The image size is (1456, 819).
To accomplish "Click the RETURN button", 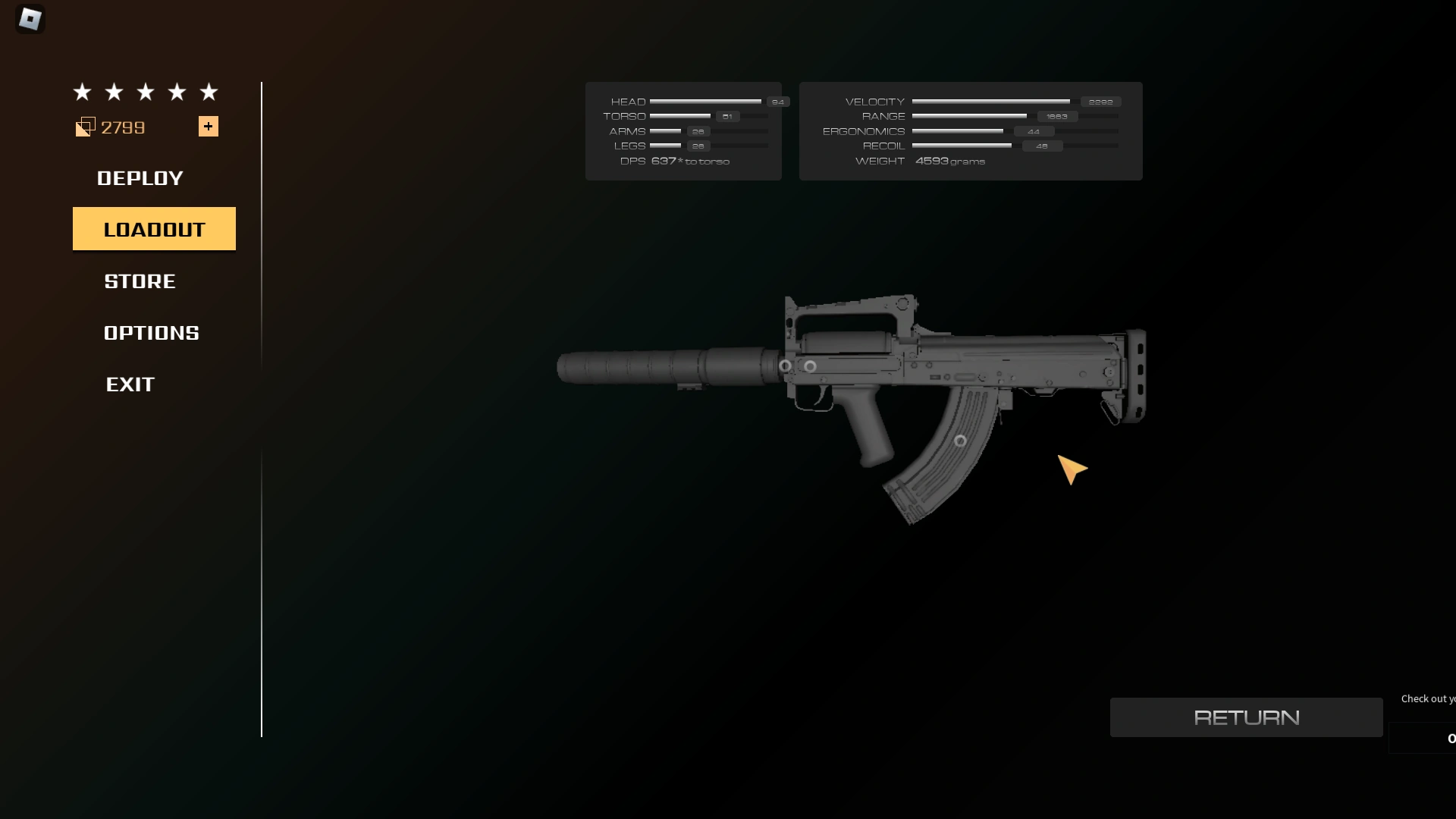I will tap(1246, 717).
